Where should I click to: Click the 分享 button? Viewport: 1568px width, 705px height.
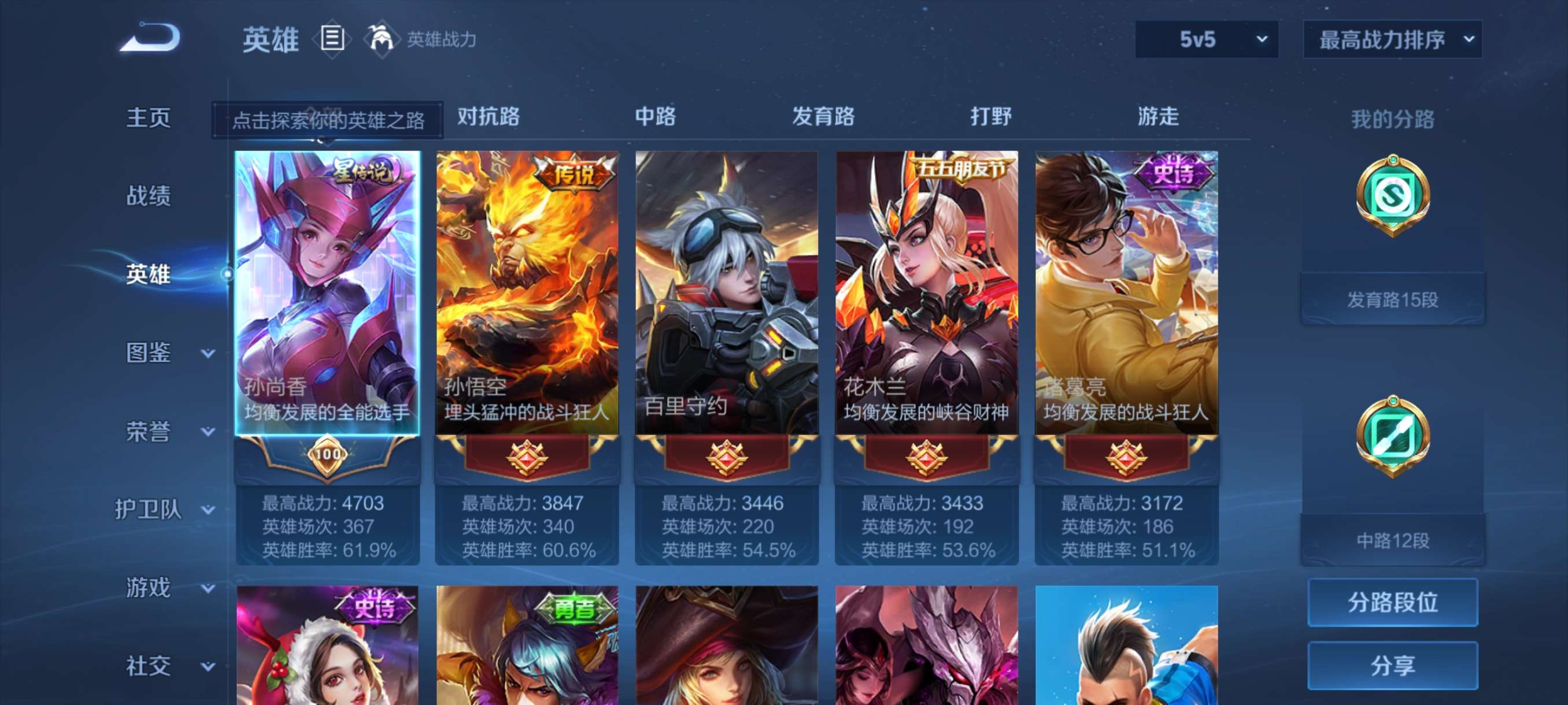coord(1394,666)
